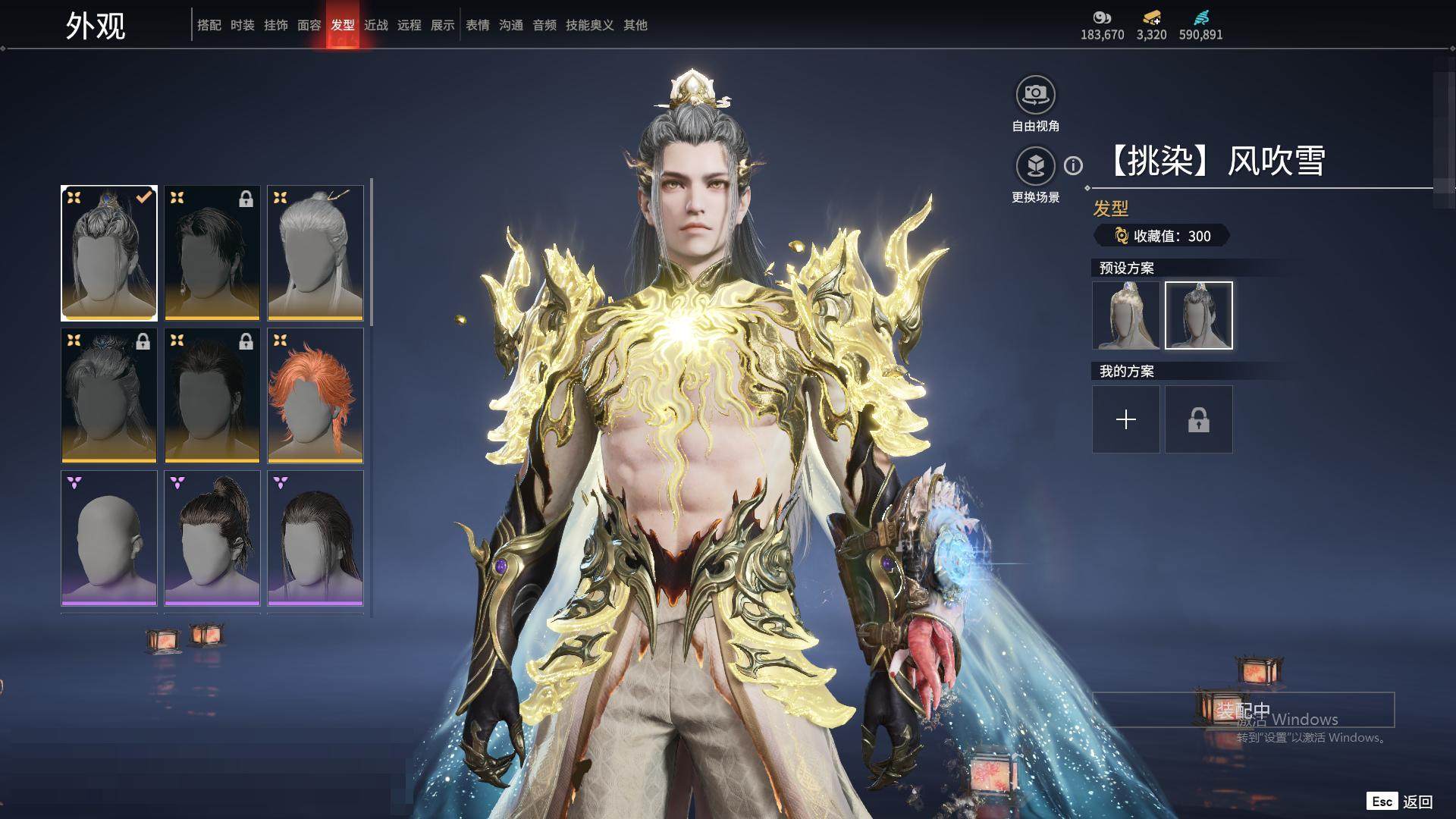
Task: Select the white topknot hairstyle
Action: point(315,253)
